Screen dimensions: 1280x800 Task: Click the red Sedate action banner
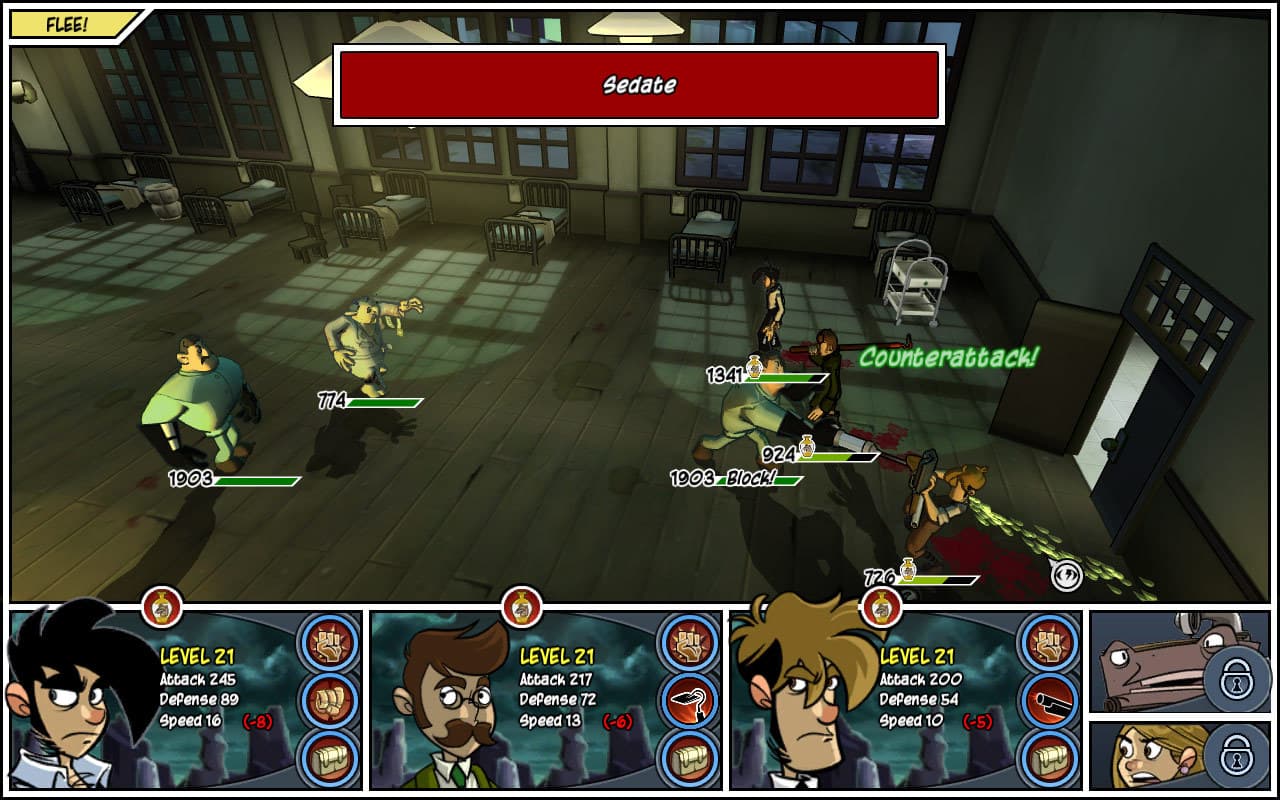[x=640, y=86]
